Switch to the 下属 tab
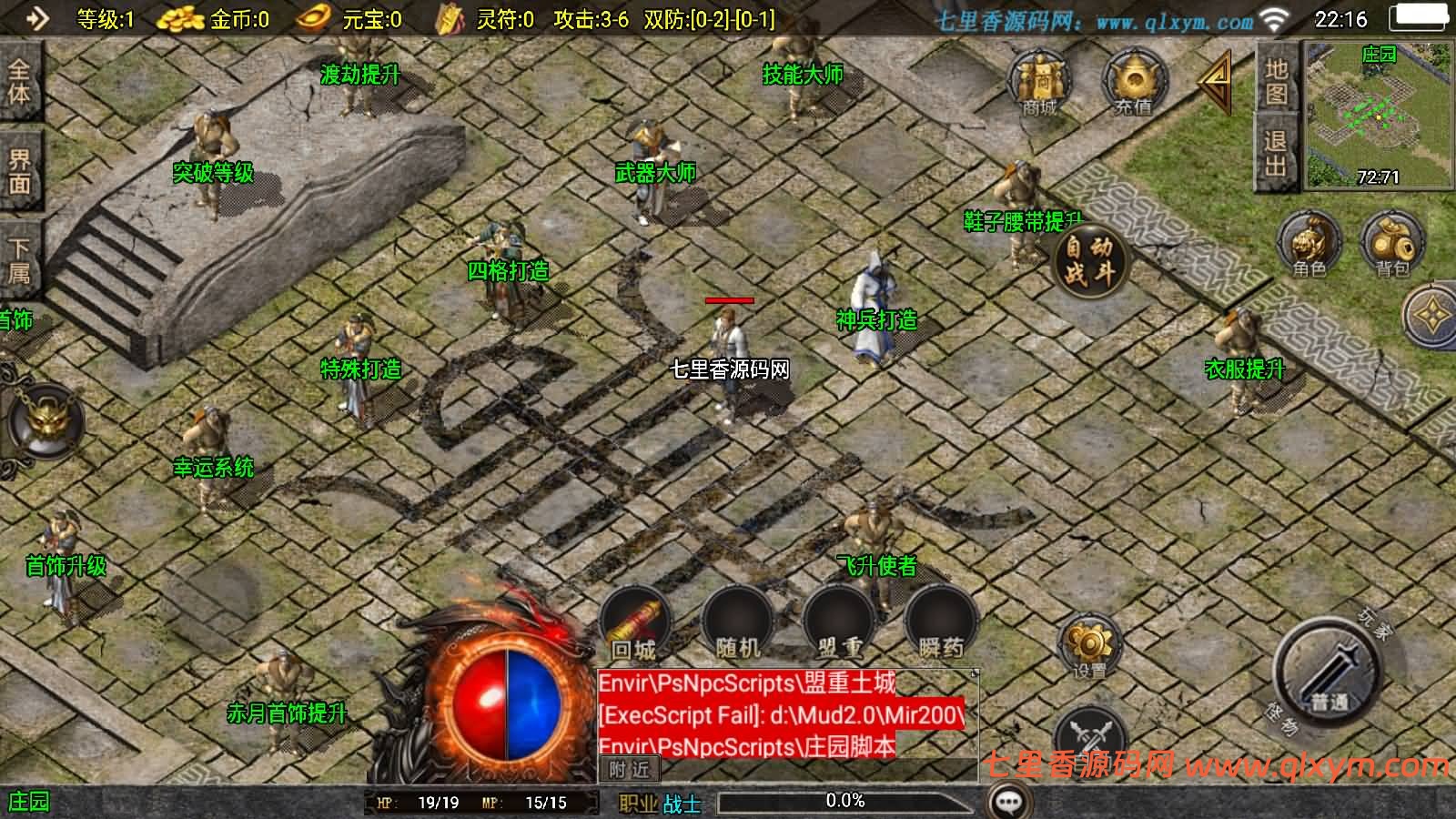The image size is (1456, 819). coord(19,261)
